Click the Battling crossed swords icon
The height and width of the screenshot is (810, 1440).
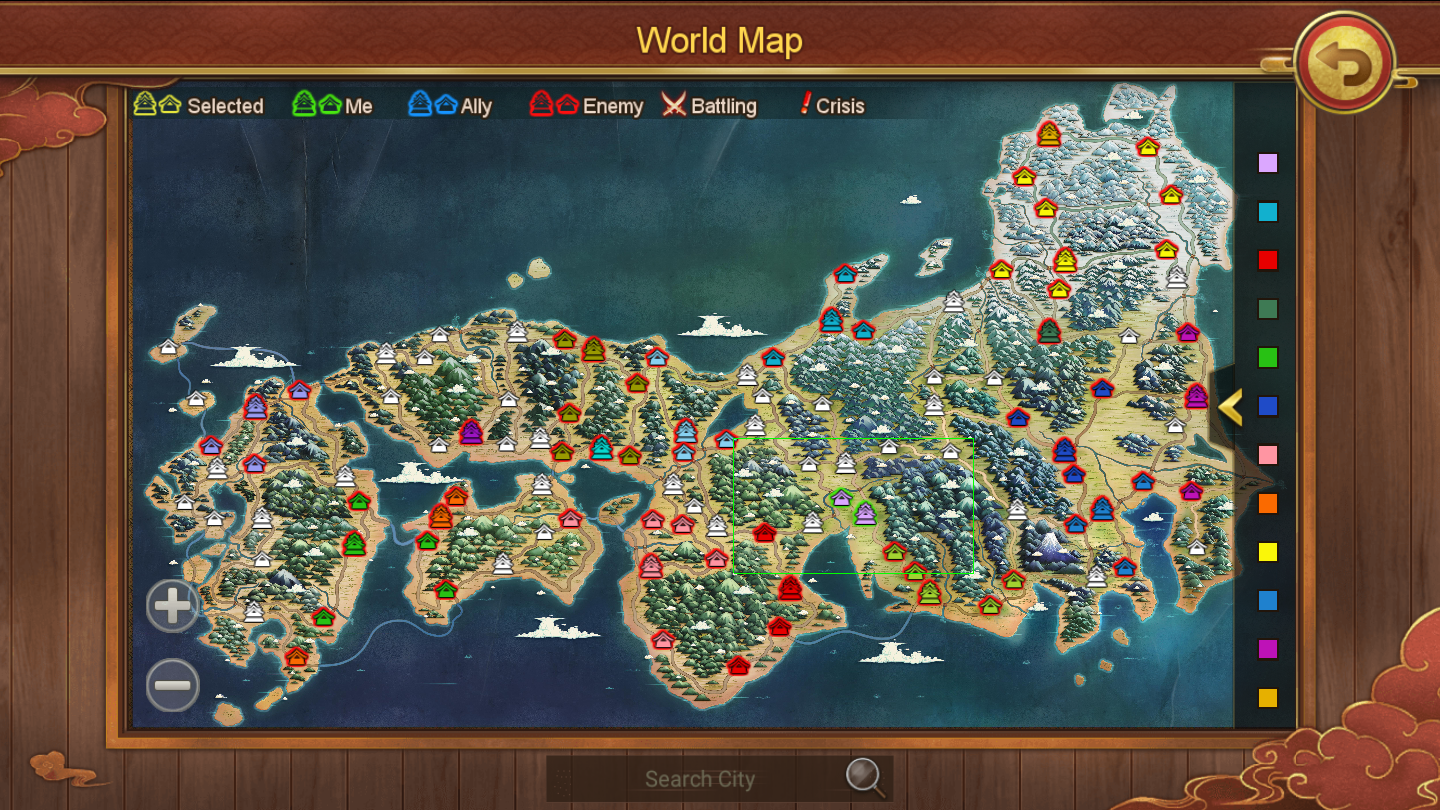[674, 104]
